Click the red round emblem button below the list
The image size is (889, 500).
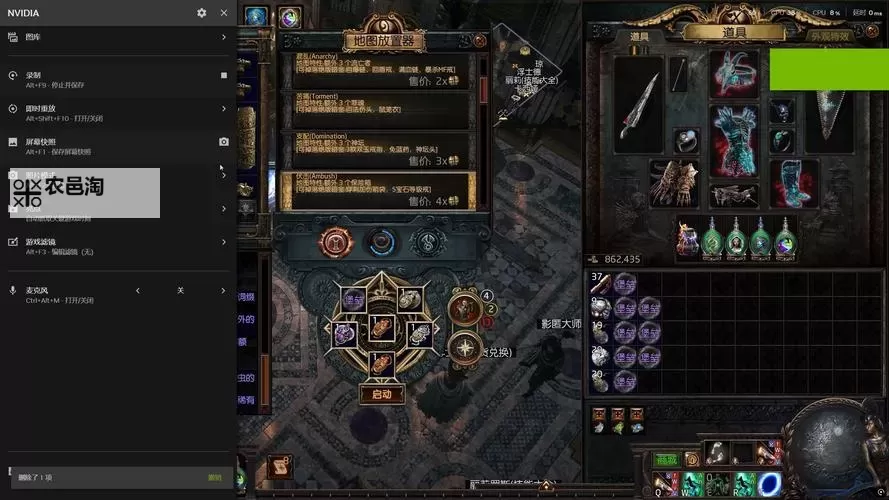(334, 241)
